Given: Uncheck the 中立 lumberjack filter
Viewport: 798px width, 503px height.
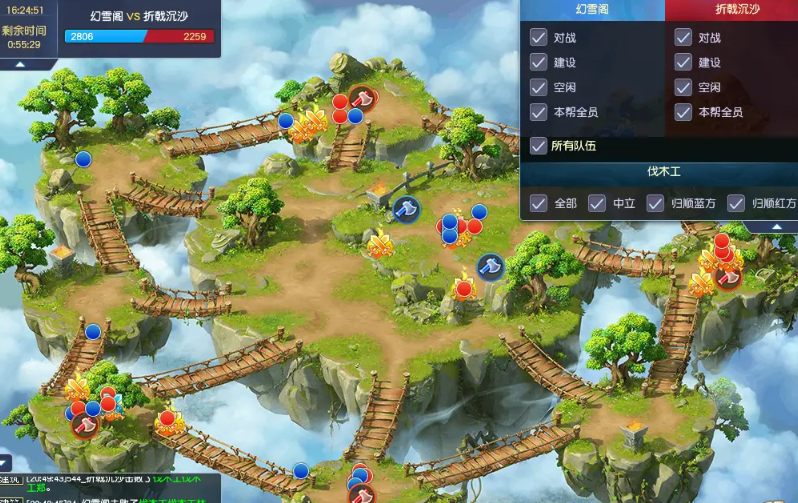Looking at the screenshot, I should [597, 203].
